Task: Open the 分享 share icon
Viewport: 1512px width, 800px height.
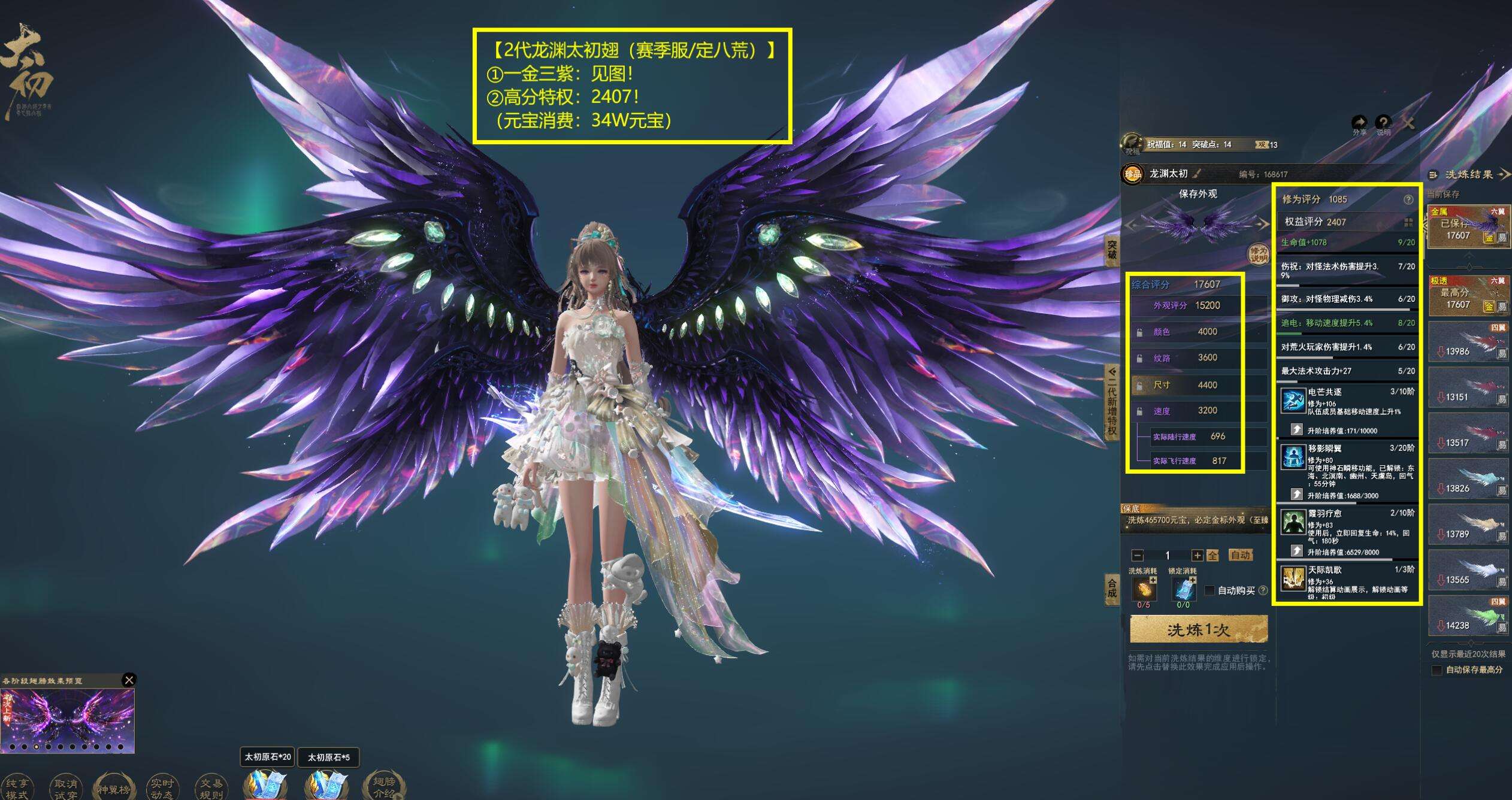Action: point(1359,123)
